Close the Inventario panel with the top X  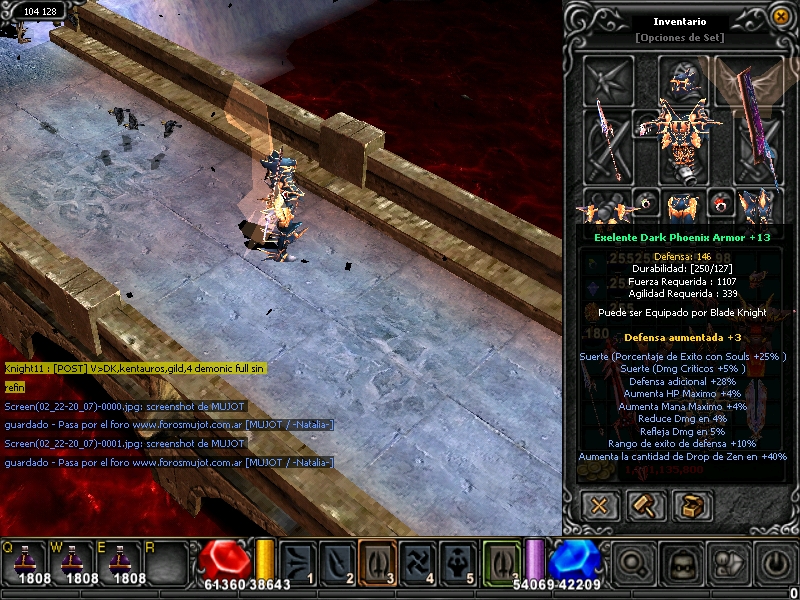(780, 16)
